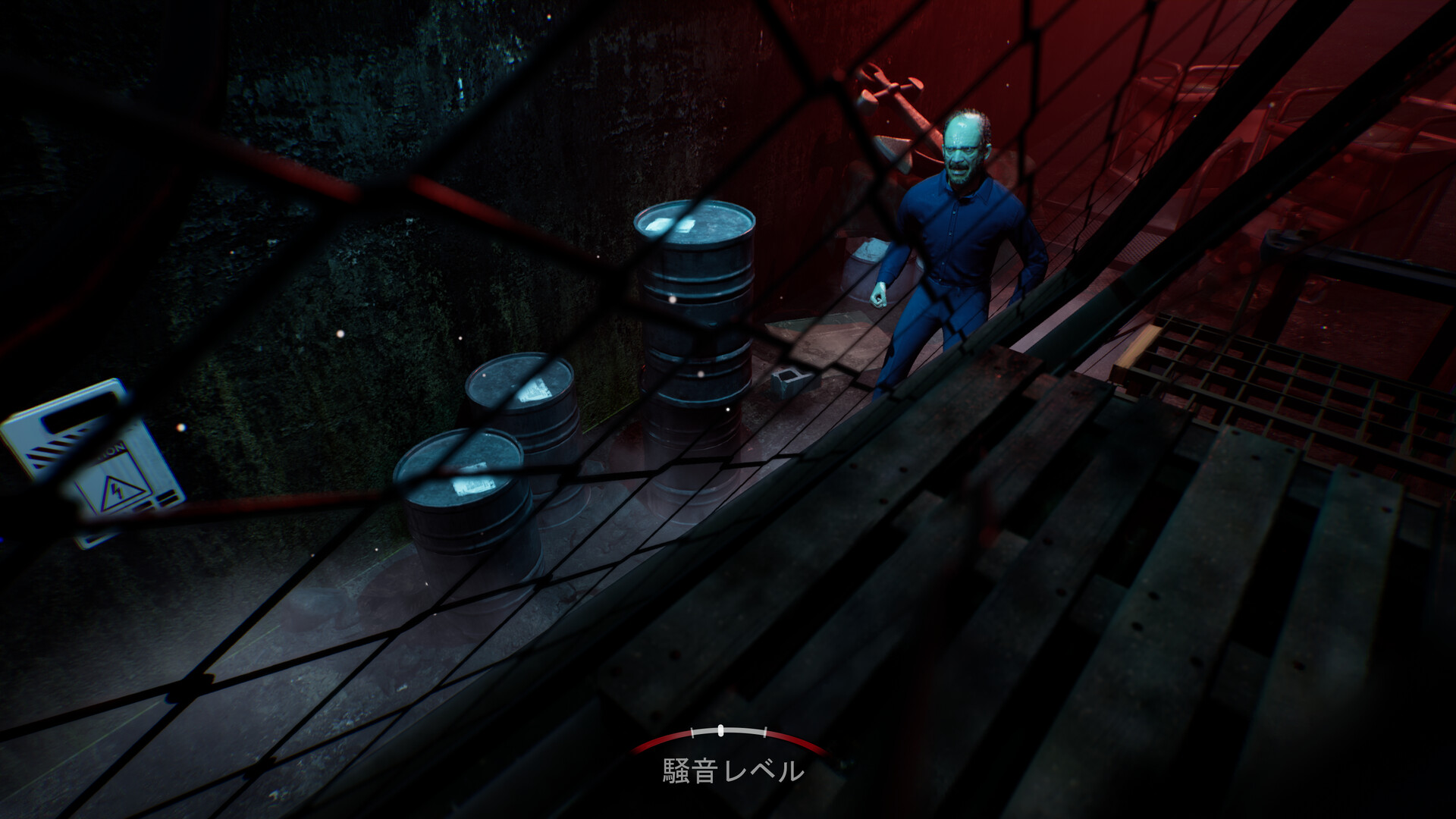Screen dimensions: 1456x819
Task: Select the white label on the middle barrel
Action: coord(536,391)
